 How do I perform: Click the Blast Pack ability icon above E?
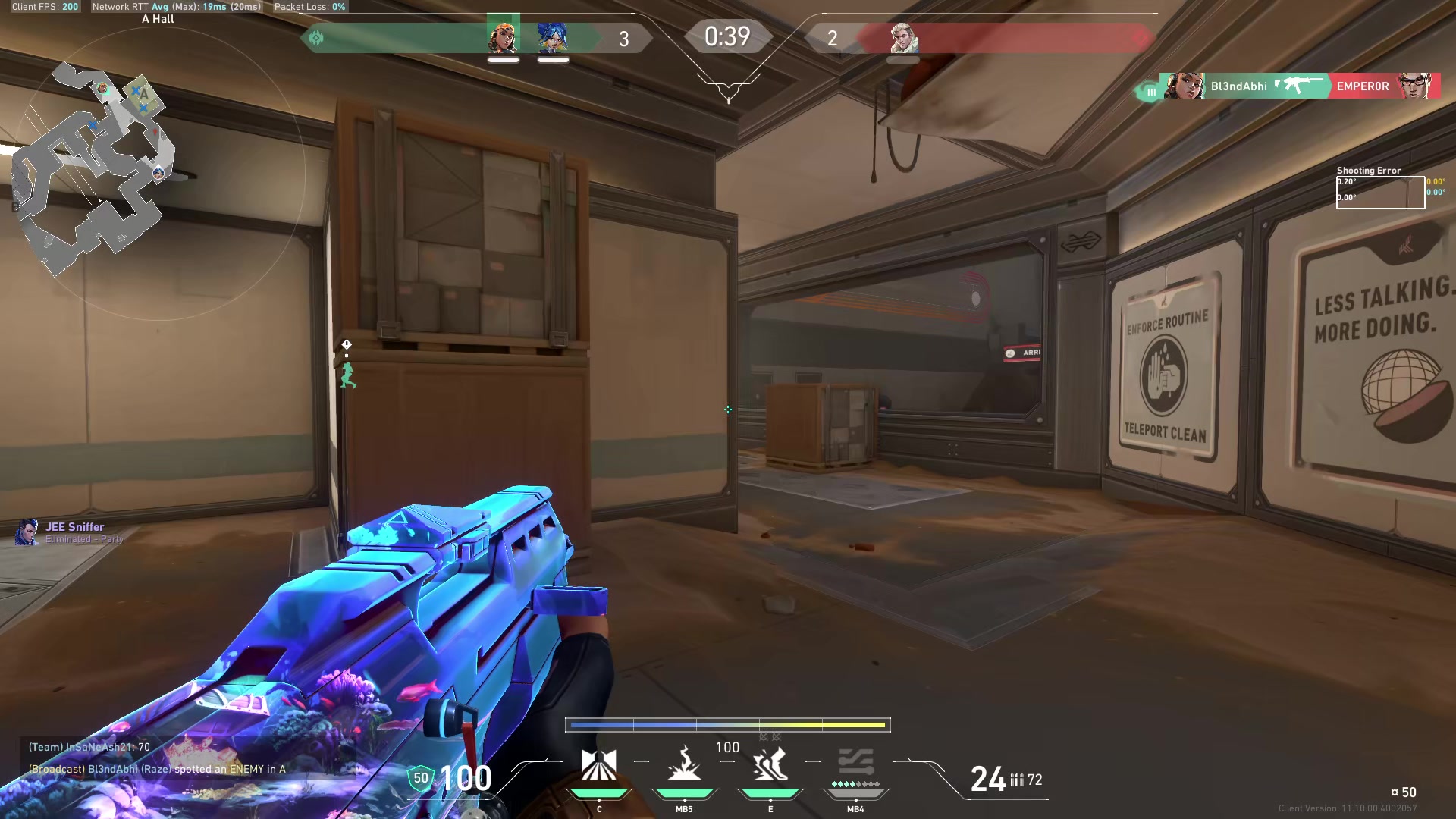click(770, 764)
